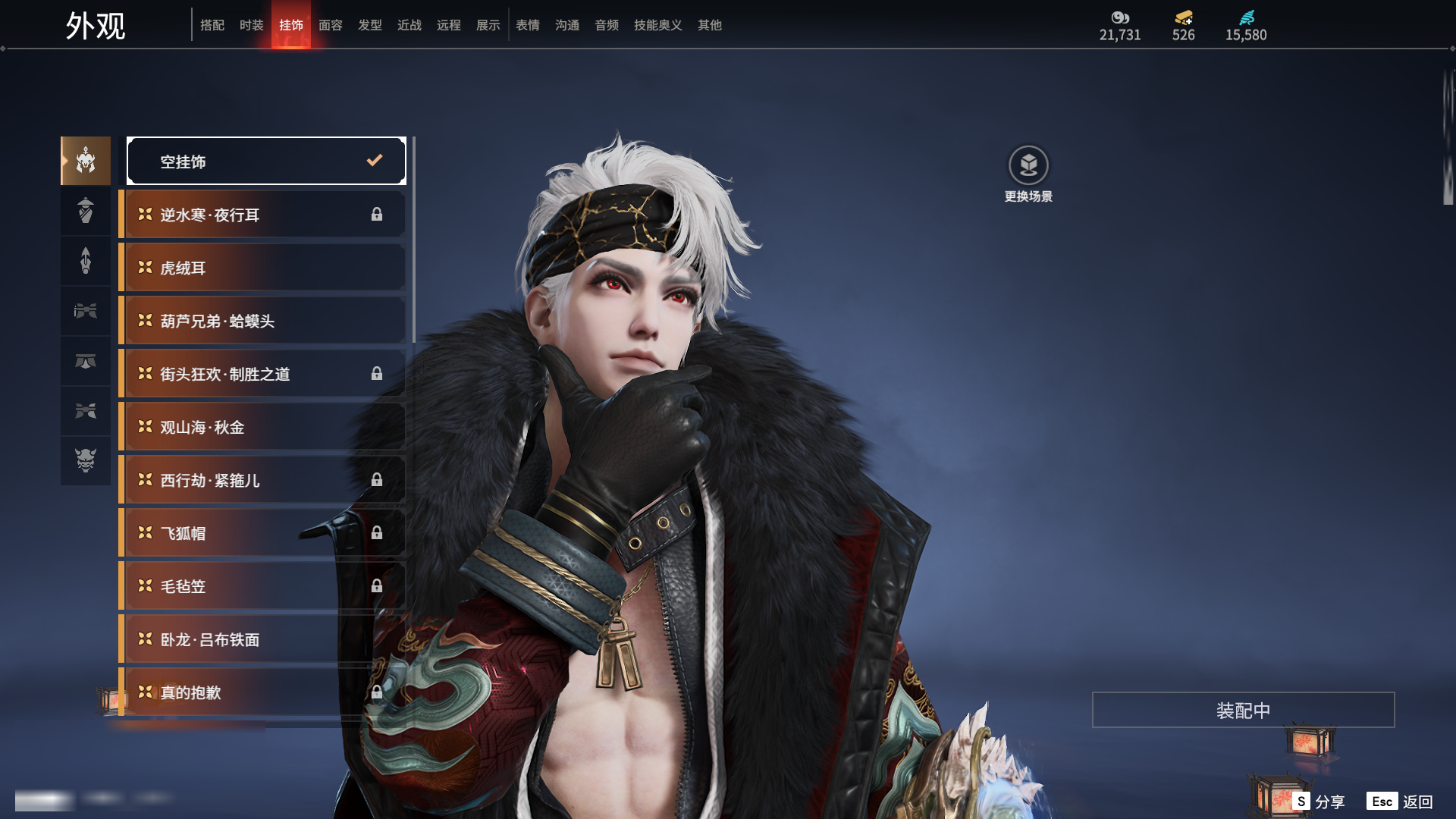
Task: Open the helmet head accessory category
Action: 86,161
